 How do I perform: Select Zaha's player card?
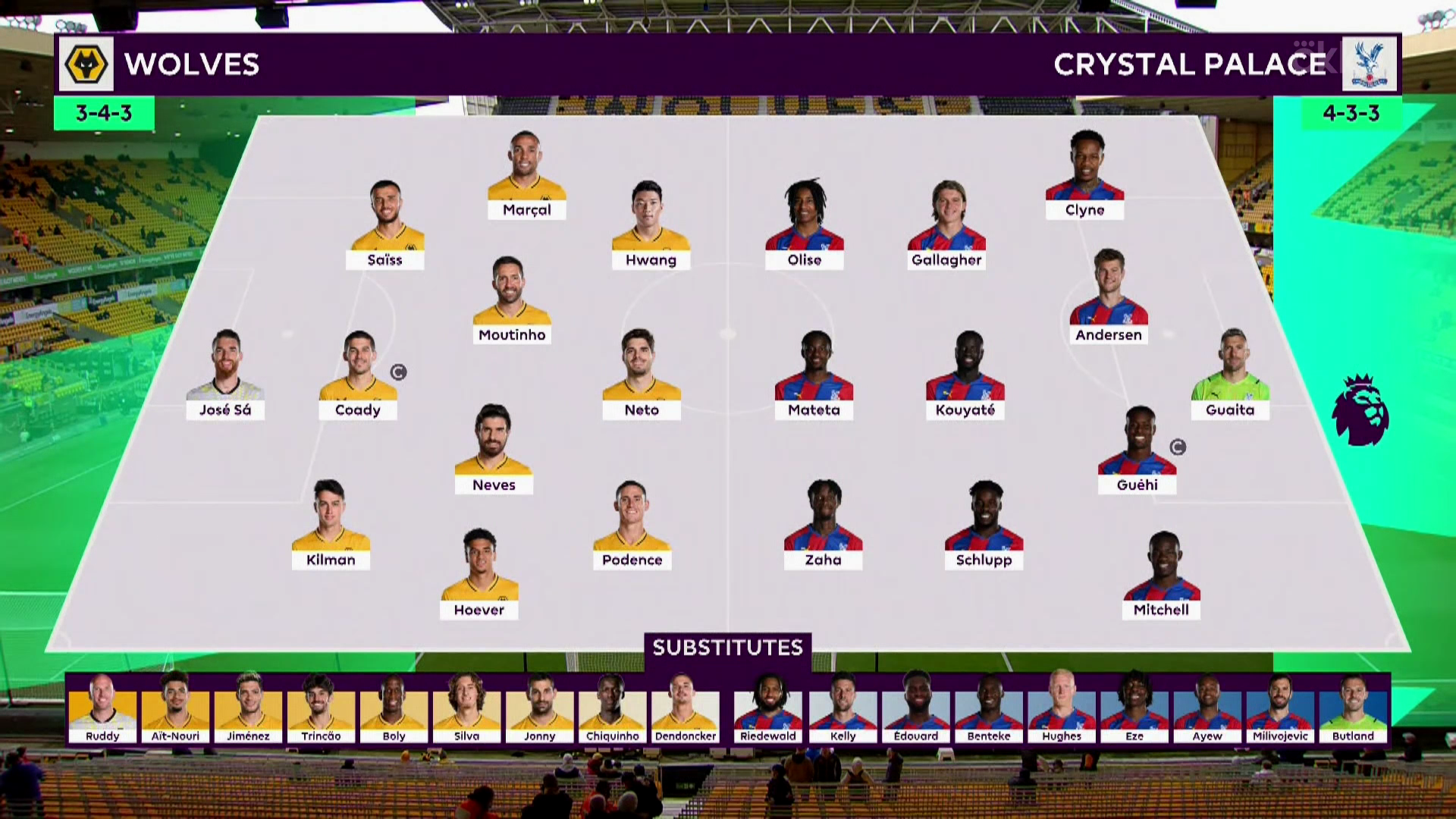coord(823,526)
